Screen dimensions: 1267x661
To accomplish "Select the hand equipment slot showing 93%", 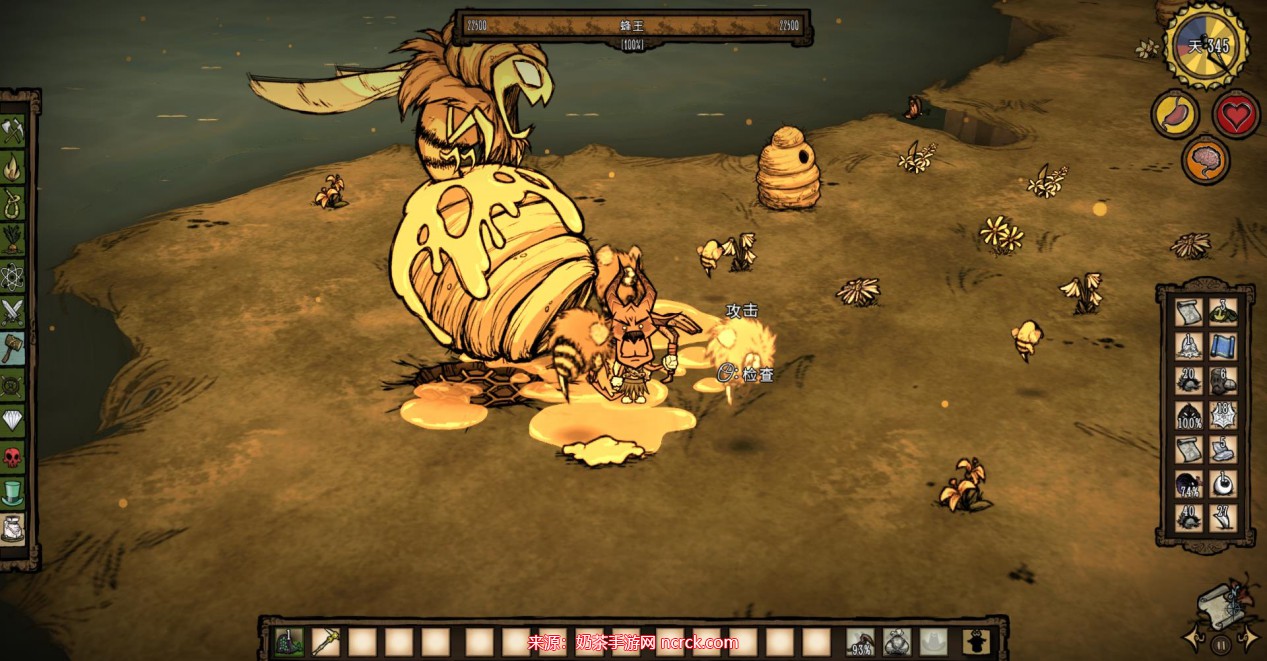I will [x=860, y=641].
